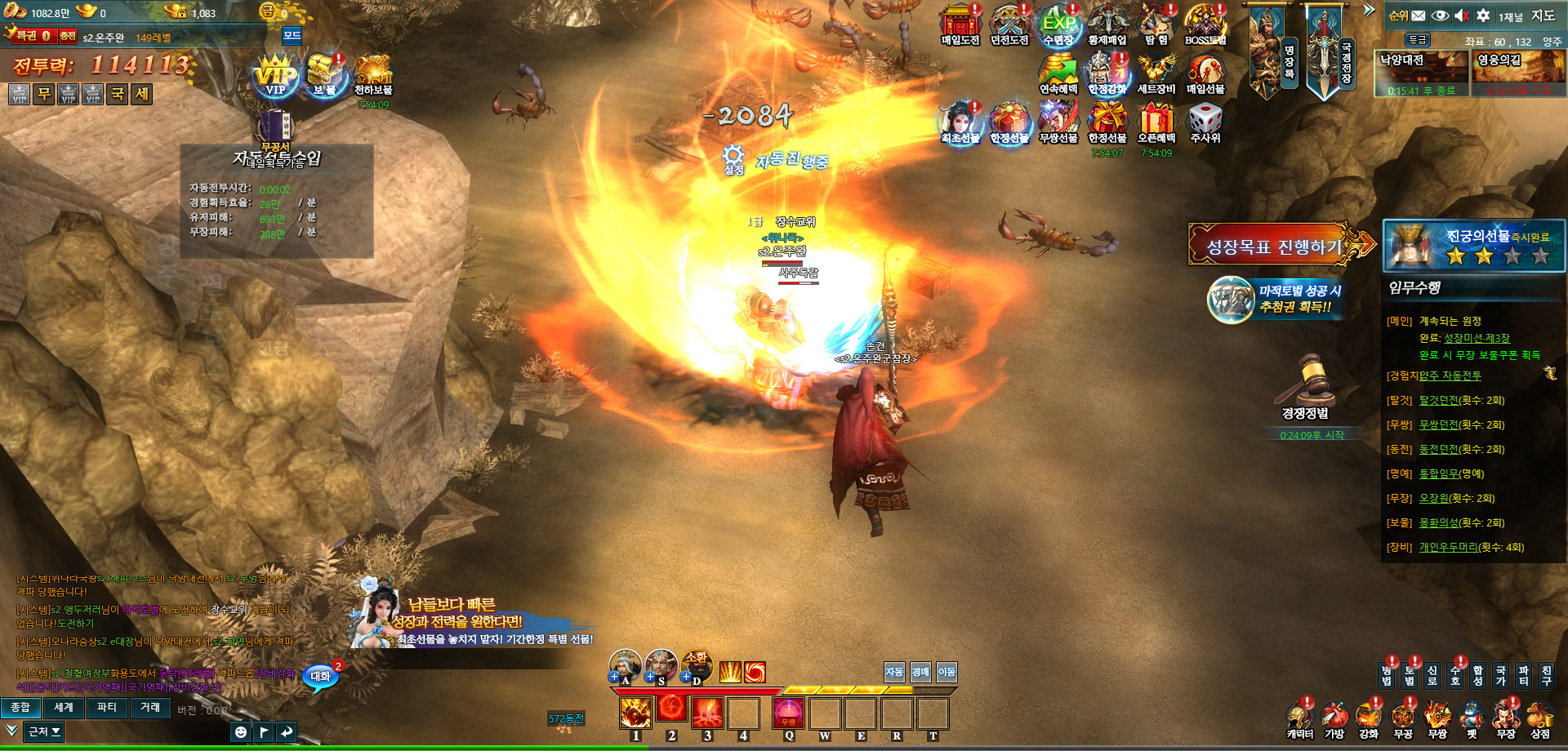This screenshot has width=1568, height=751.
Task: Open the 오픈혜택 gift box event
Action: coord(1156,122)
